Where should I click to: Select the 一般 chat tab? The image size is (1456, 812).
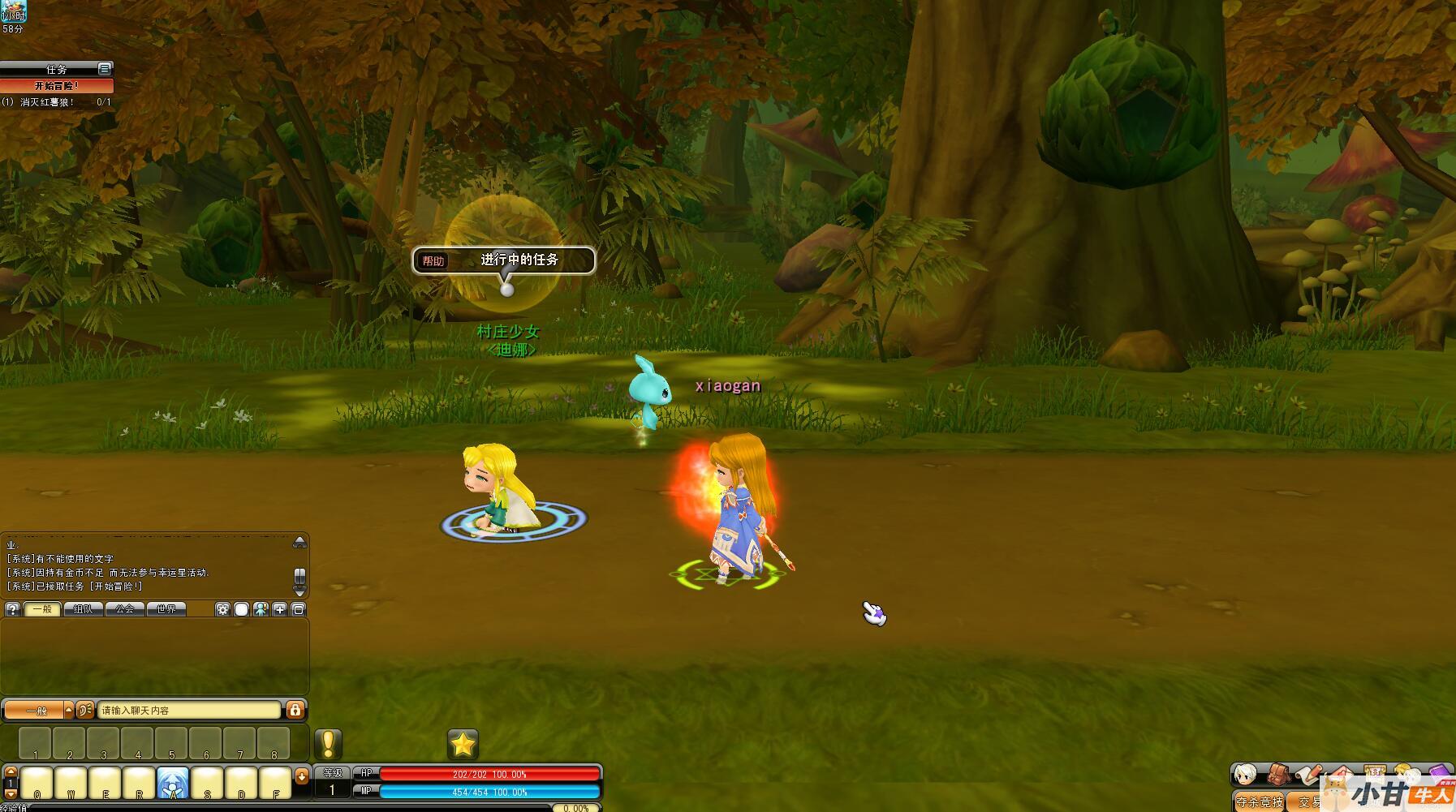click(42, 609)
